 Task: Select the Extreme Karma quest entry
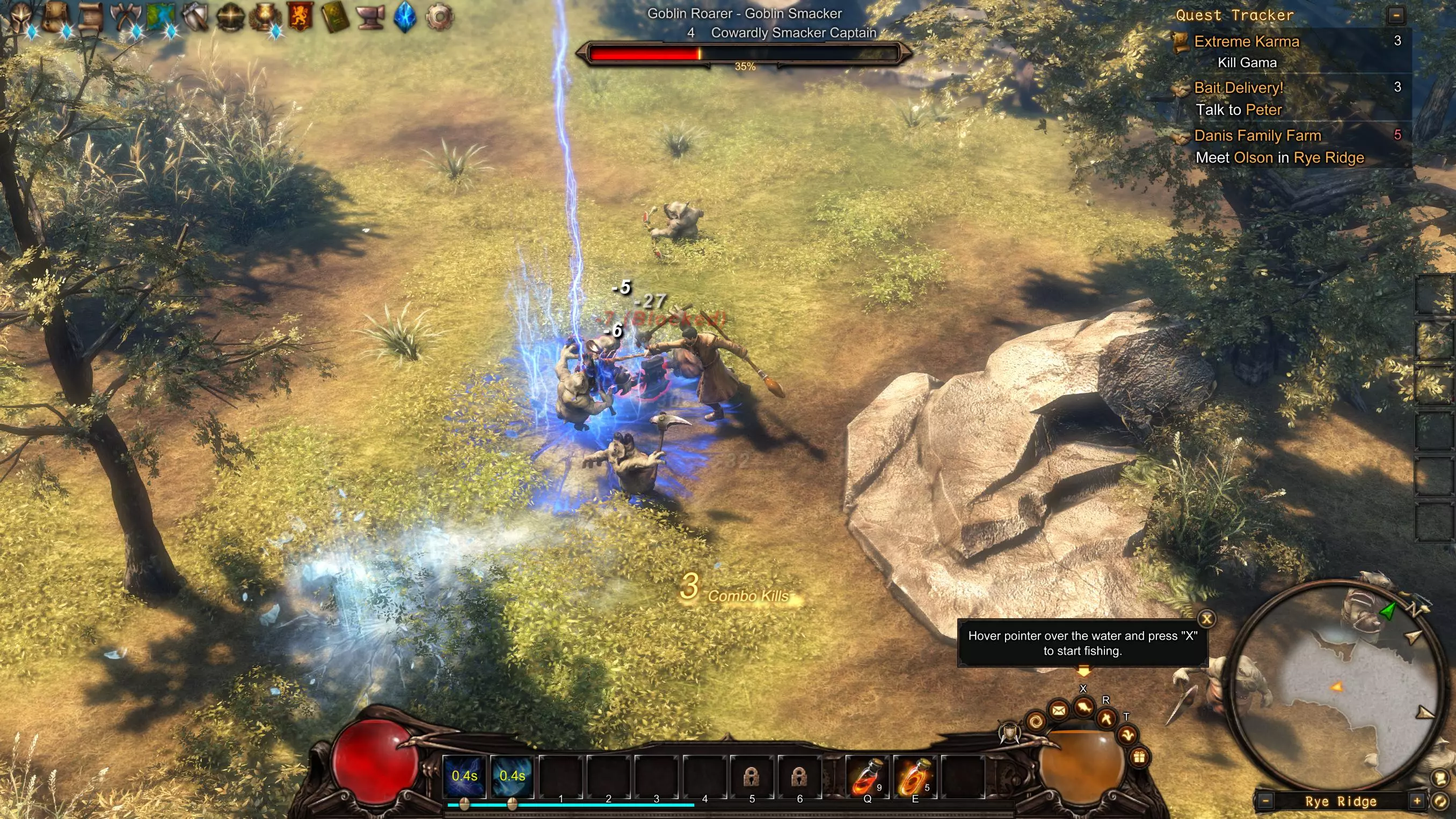pos(1246,42)
